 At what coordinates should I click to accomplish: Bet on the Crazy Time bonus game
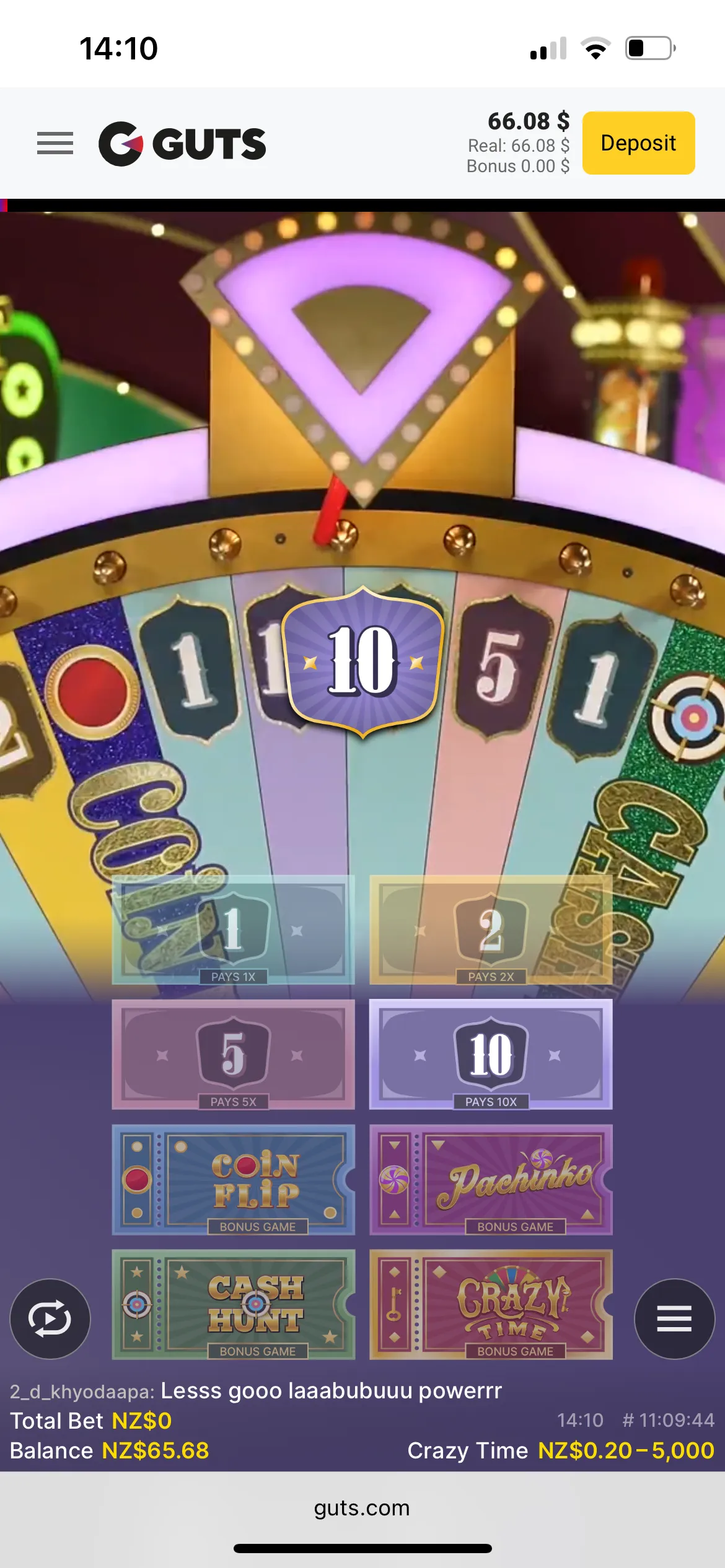coord(491,1304)
